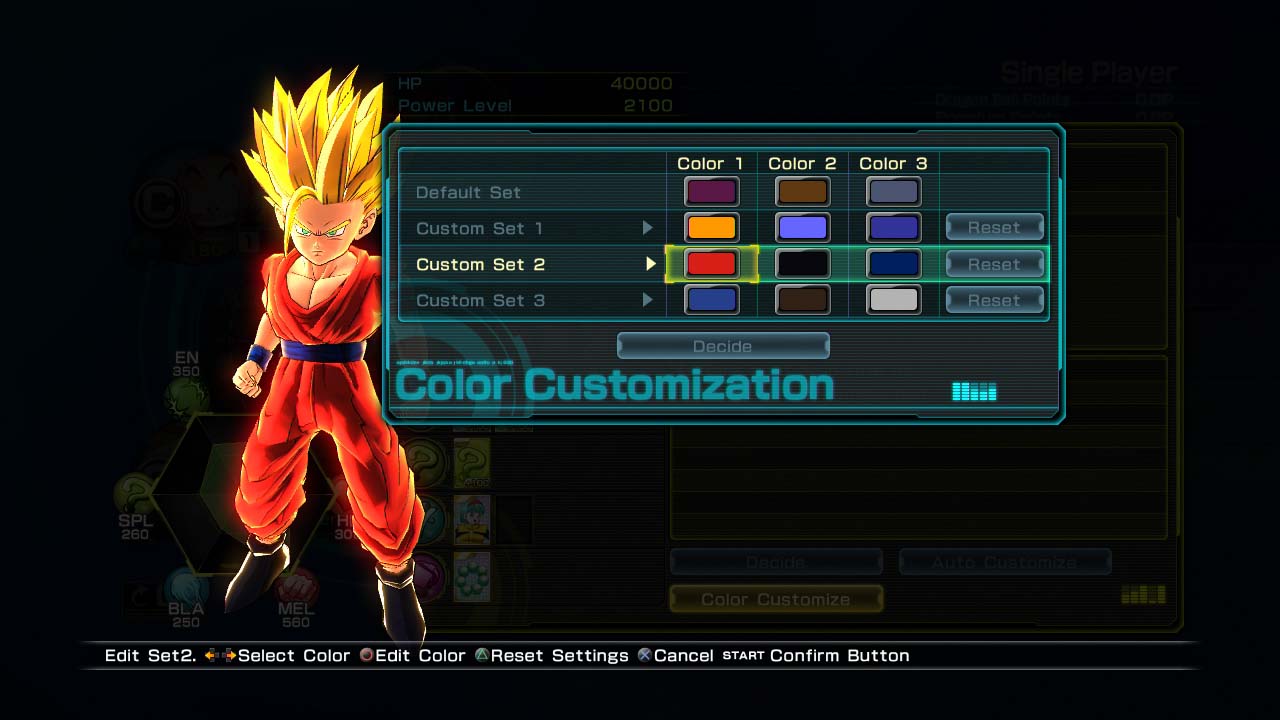
Task: Click the Default Set gray Color 3 swatch
Action: (893, 191)
